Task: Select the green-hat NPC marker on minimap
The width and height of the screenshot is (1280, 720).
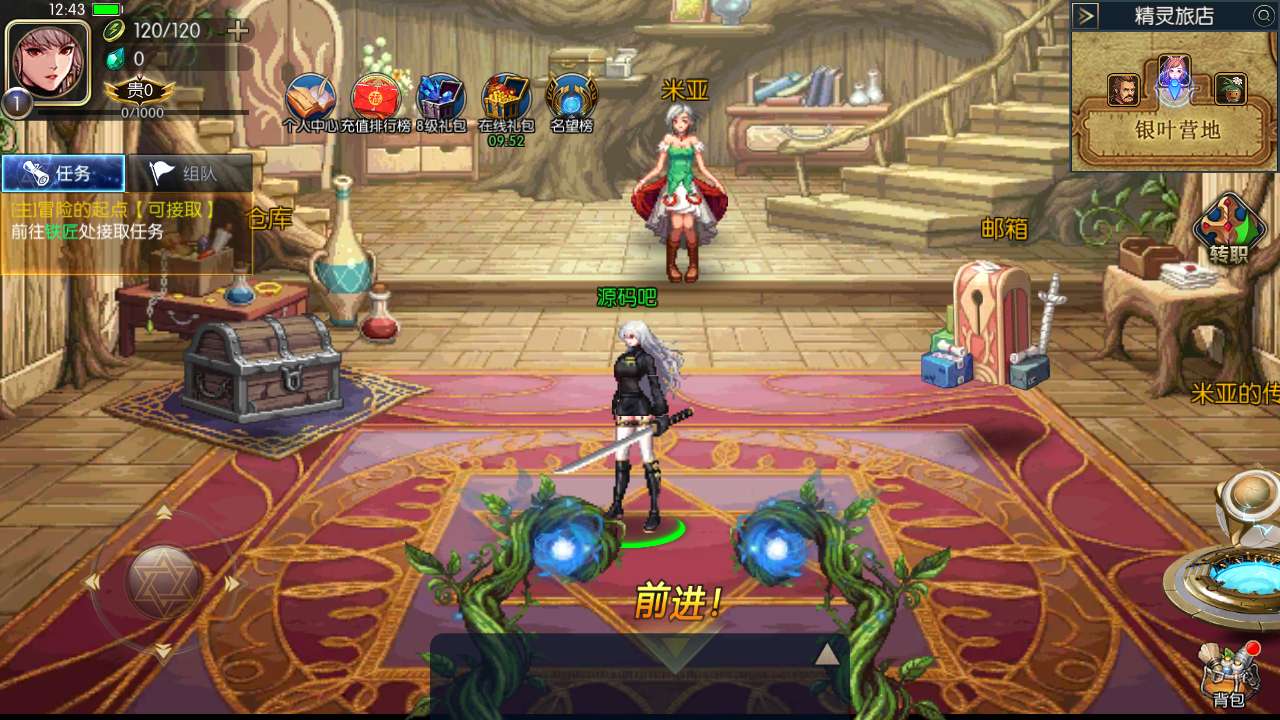Action: [x=1230, y=90]
